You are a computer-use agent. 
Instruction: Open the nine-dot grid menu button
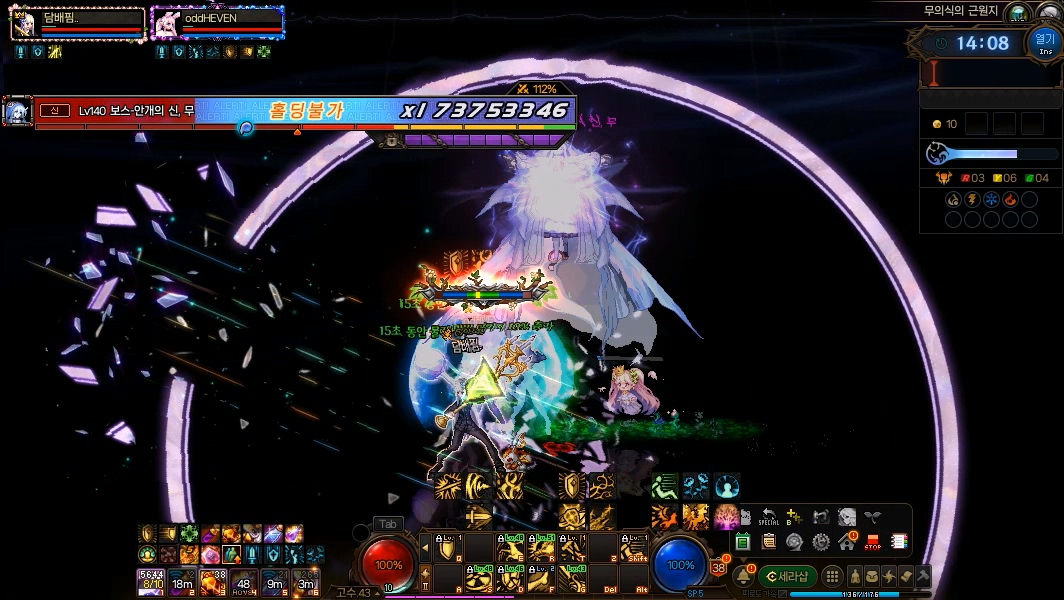coord(832,576)
